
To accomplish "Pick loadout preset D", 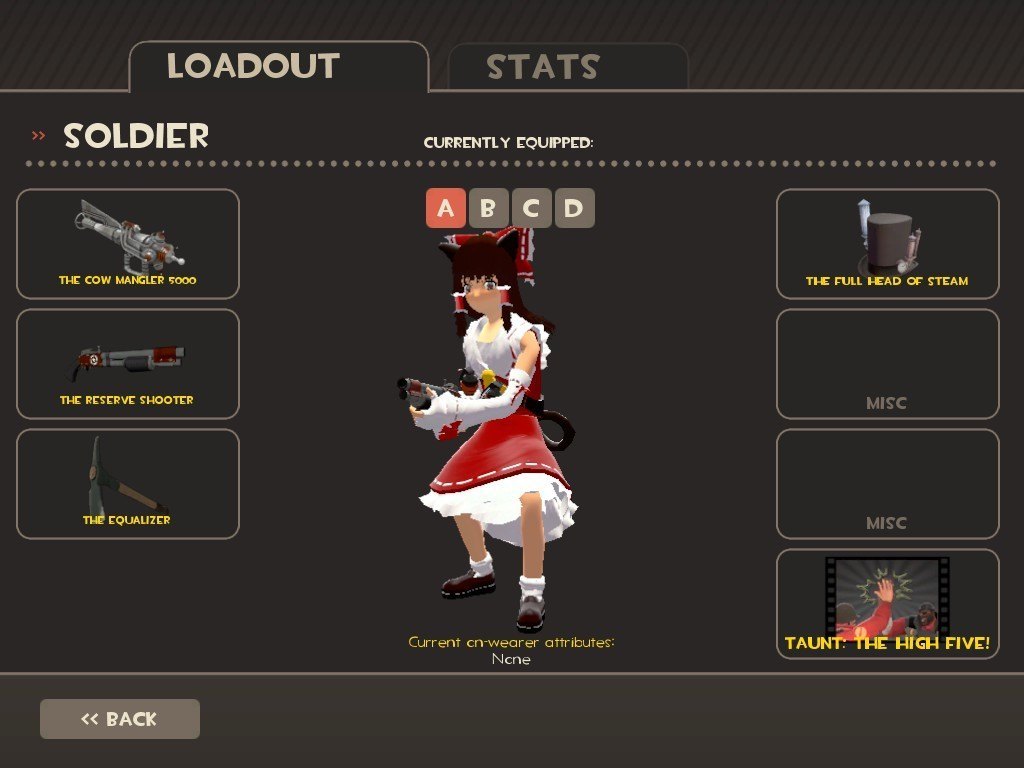I will click(575, 209).
